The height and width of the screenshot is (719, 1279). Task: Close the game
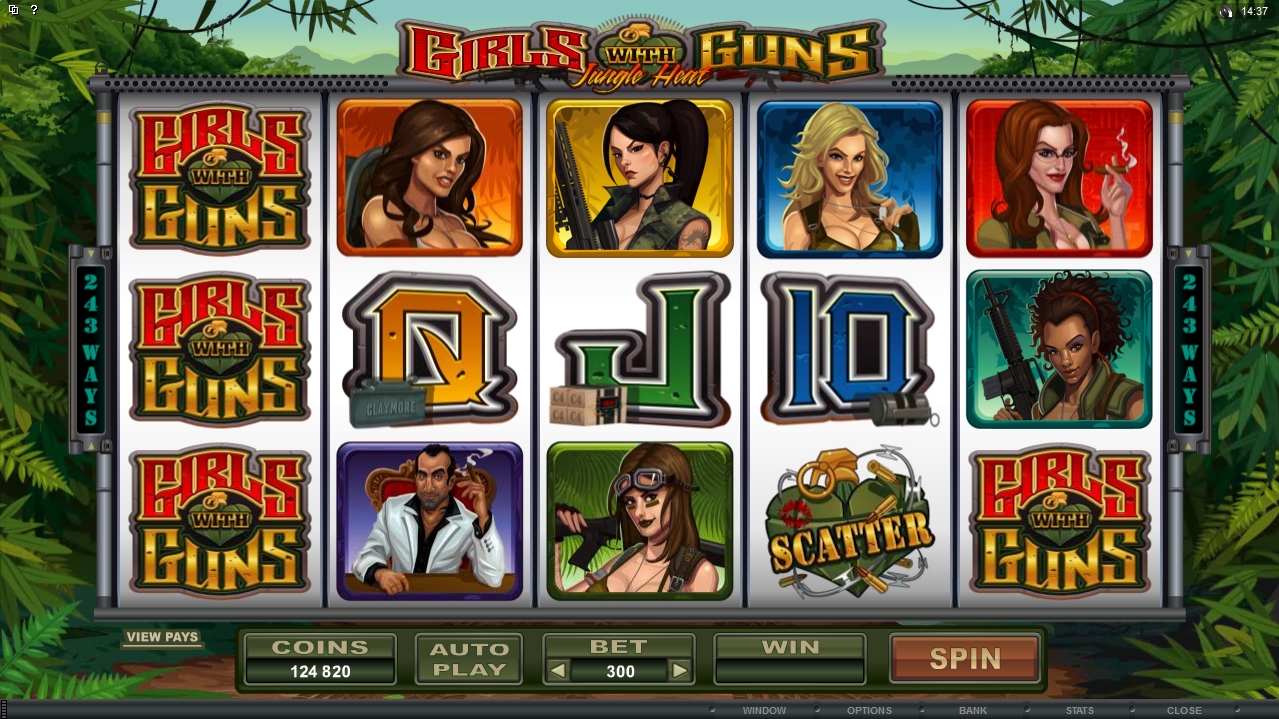pos(1184,710)
